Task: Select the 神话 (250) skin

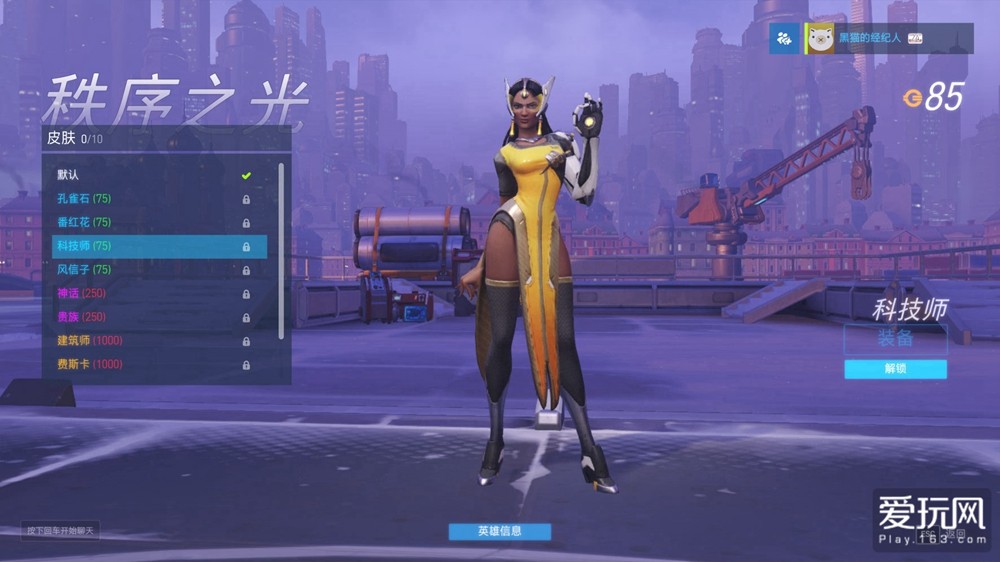Action: (150, 293)
